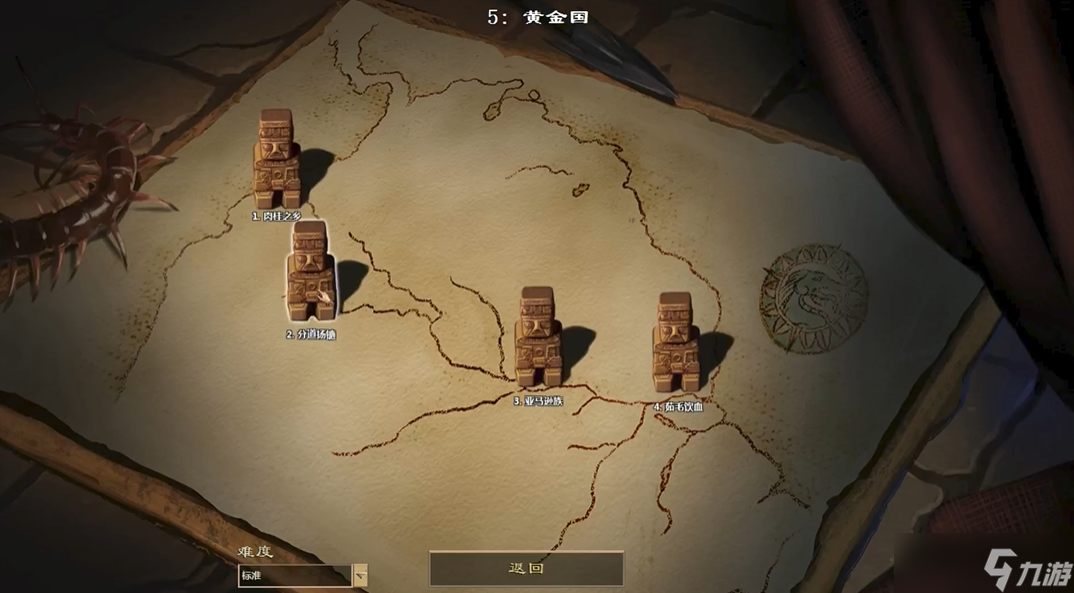Pick scenario 3 亚马逊族 statue
Viewport: 1074px width, 593px height.
(x=537, y=337)
